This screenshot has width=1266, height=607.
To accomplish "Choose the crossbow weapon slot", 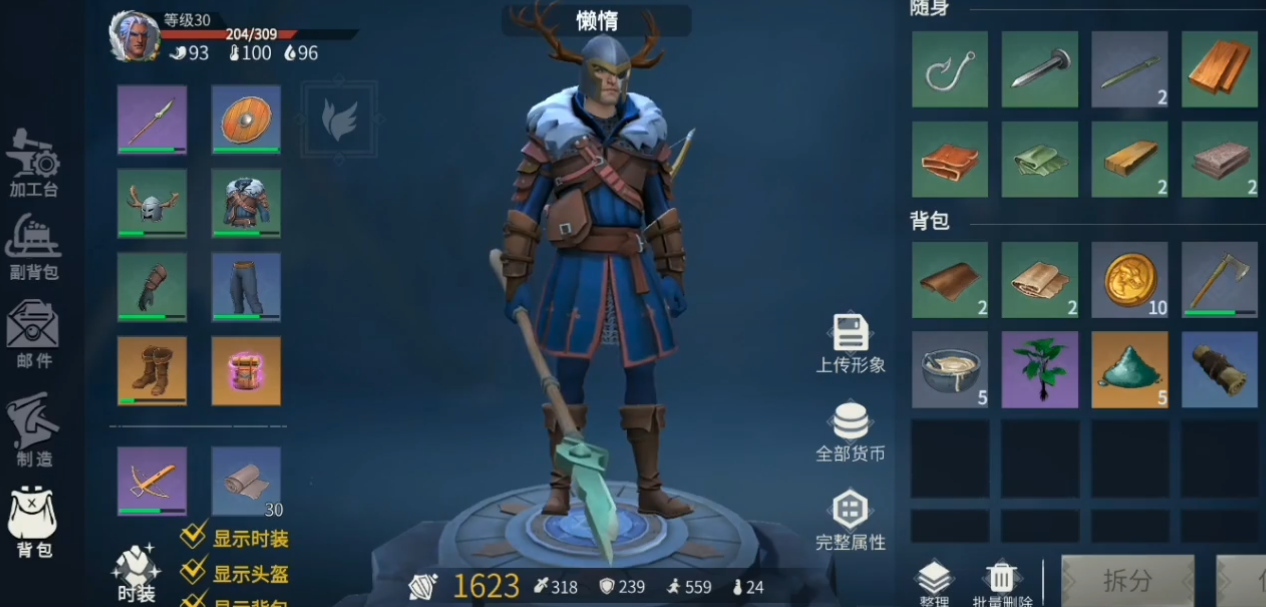I will [x=152, y=481].
